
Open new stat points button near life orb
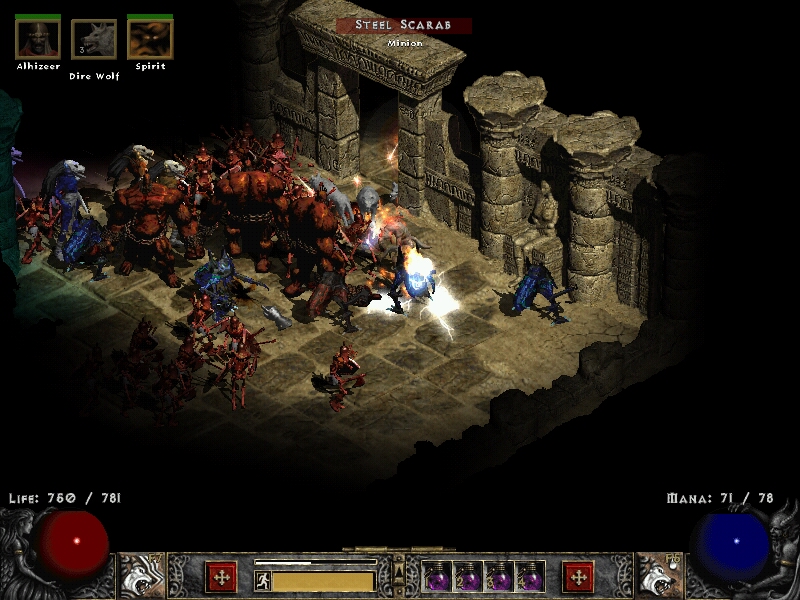[x=220, y=577]
